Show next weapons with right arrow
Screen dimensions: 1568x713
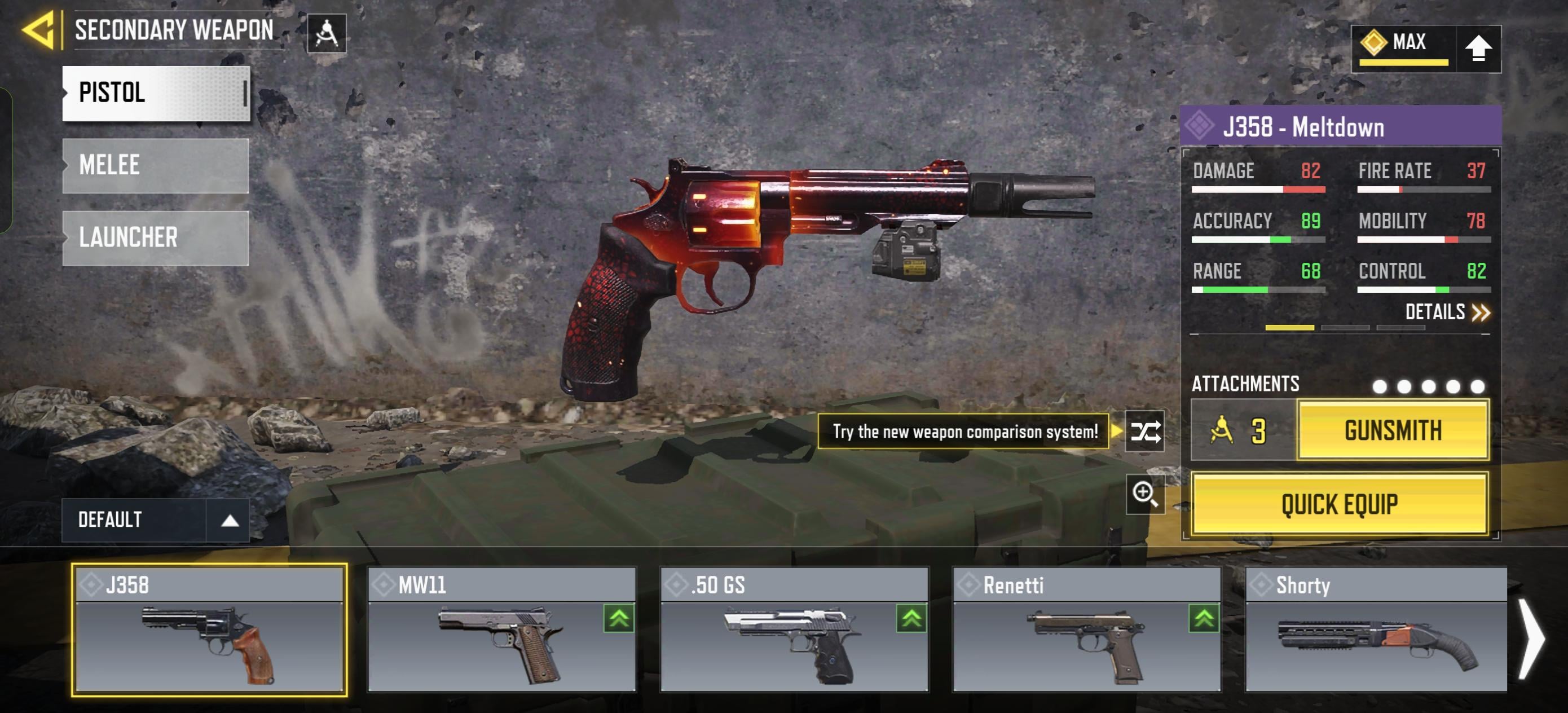click(x=1530, y=638)
